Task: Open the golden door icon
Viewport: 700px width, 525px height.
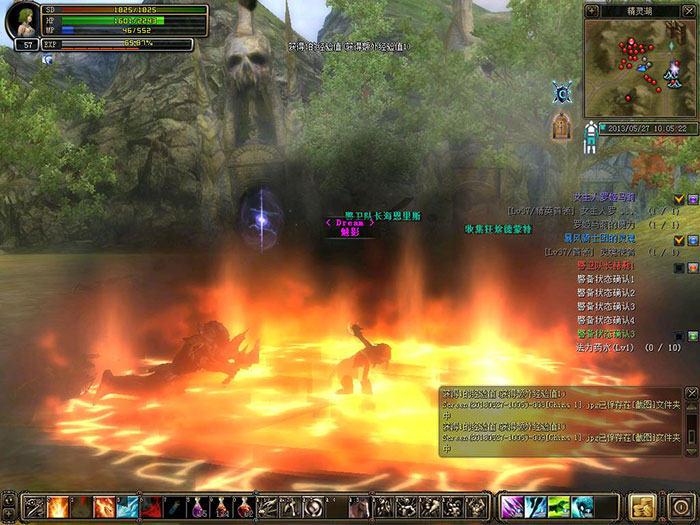Action: coord(562,127)
